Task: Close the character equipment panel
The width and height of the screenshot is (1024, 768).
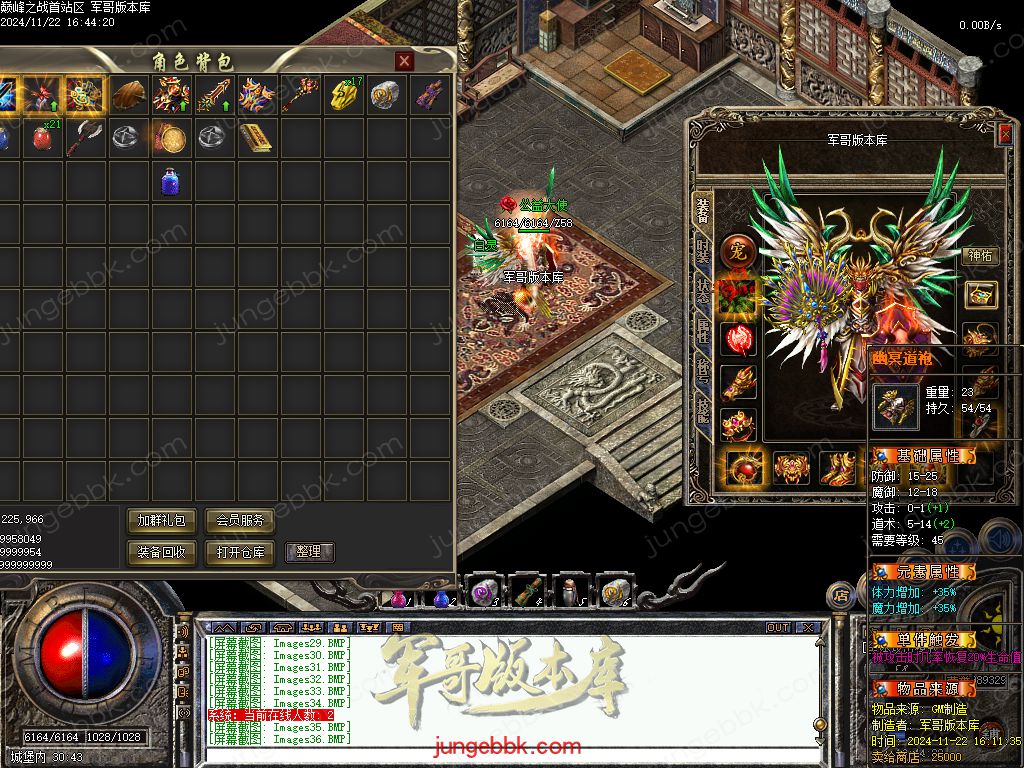Action: 1004,135
